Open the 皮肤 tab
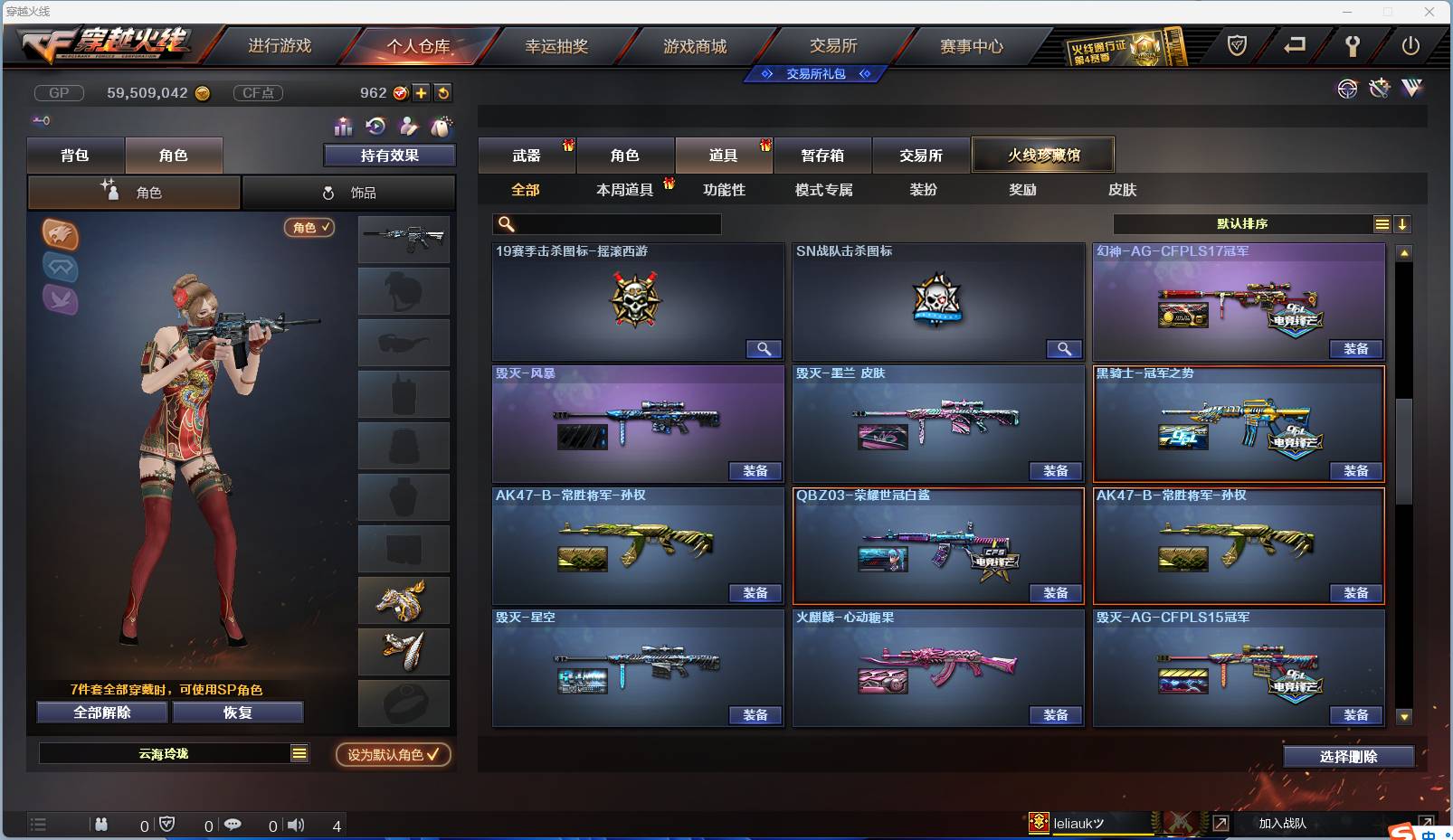 [1124, 190]
